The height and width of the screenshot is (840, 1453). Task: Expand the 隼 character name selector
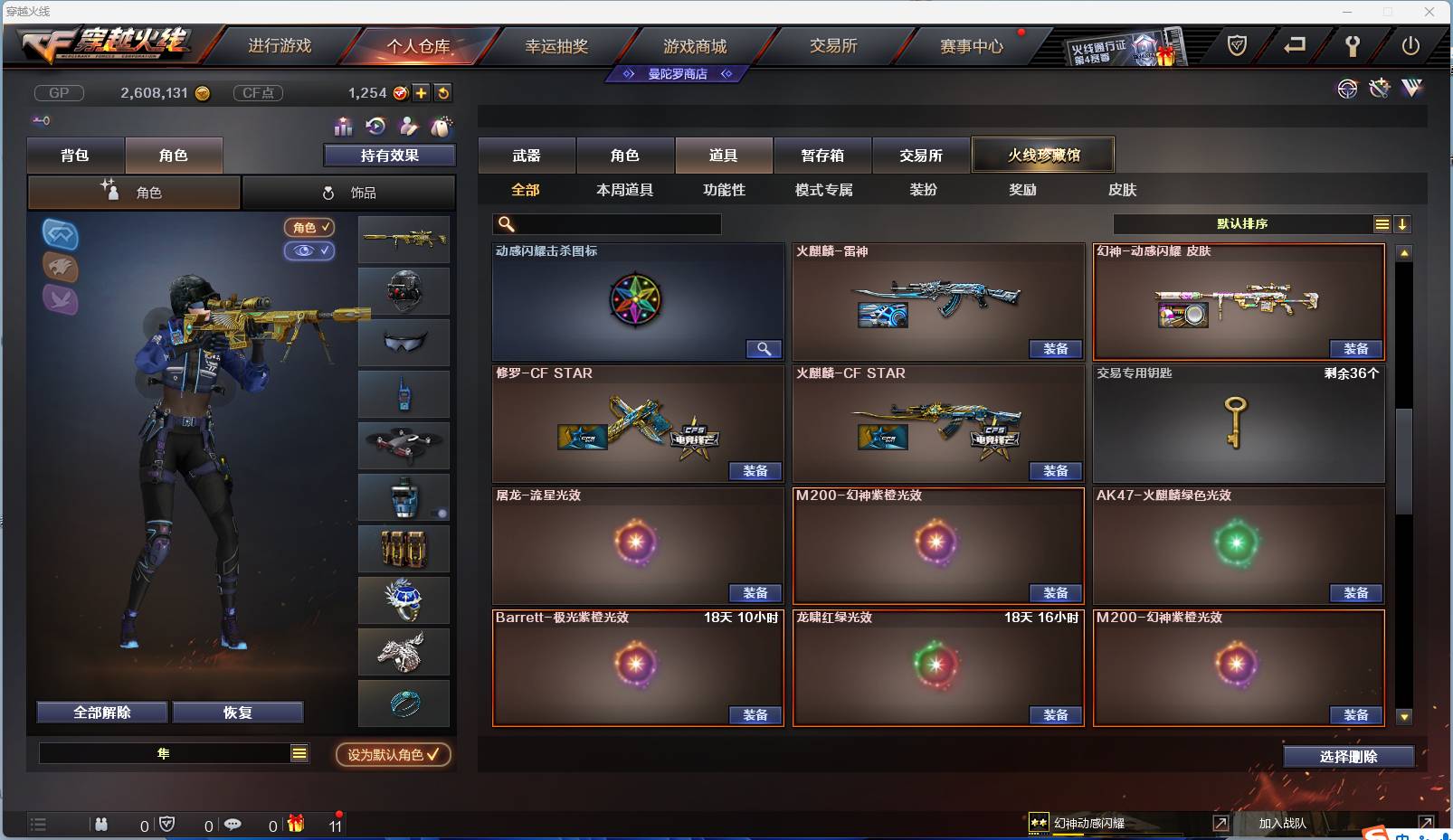click(299, 752)
